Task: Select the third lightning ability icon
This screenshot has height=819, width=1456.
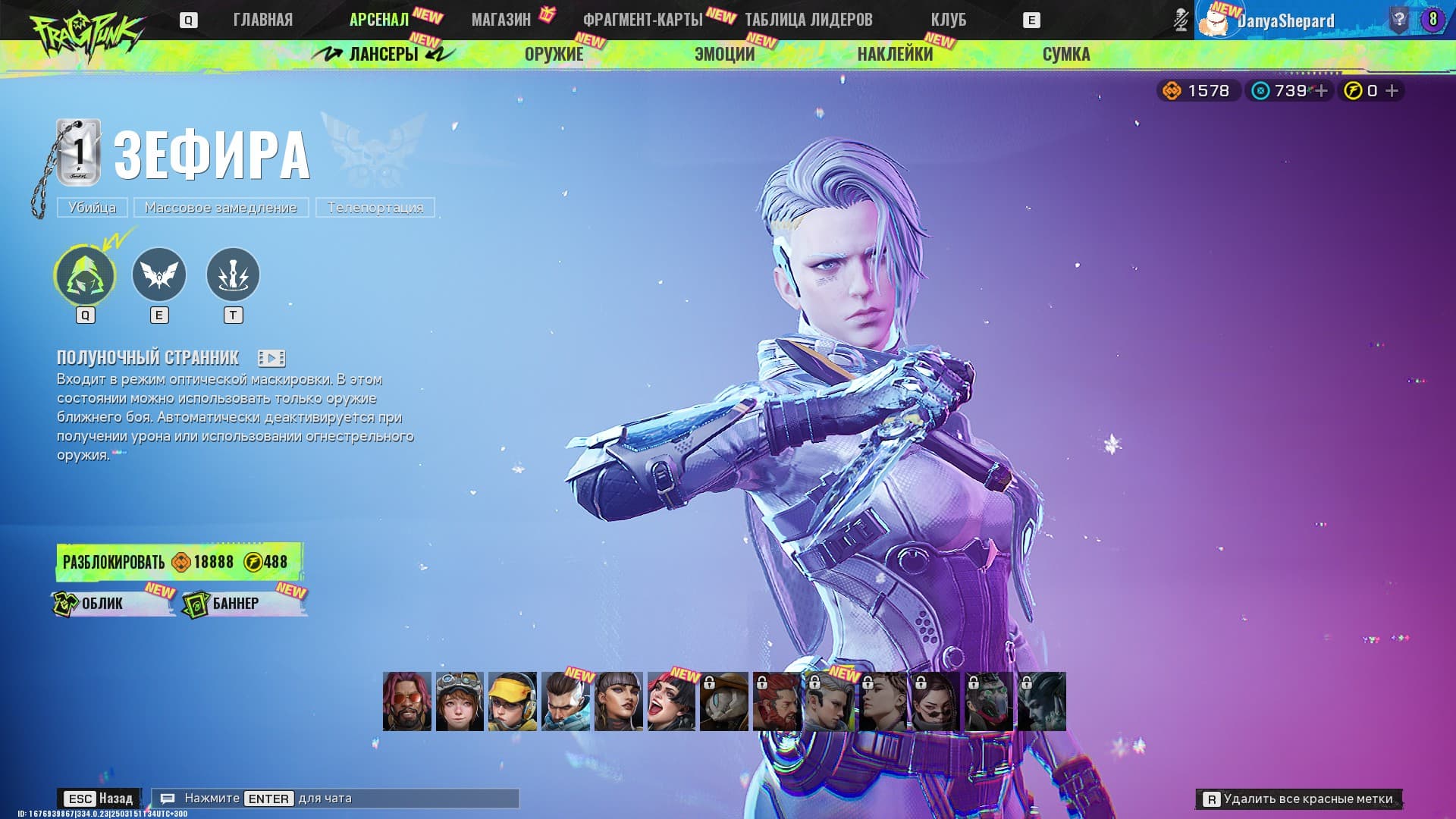Action: pyautogui.click(x=233, y=275)
